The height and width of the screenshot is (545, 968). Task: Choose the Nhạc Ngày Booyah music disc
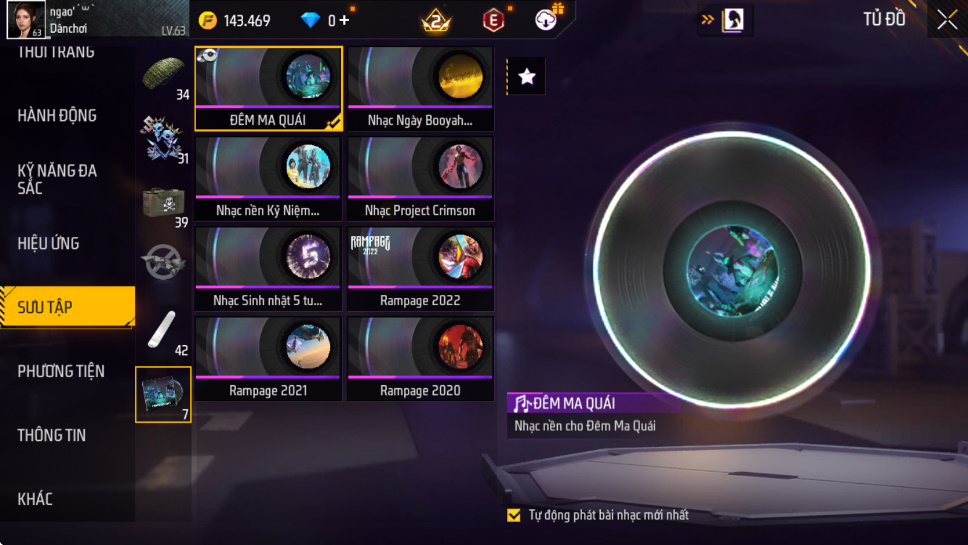pyautogui.click(x=420, y=88)
